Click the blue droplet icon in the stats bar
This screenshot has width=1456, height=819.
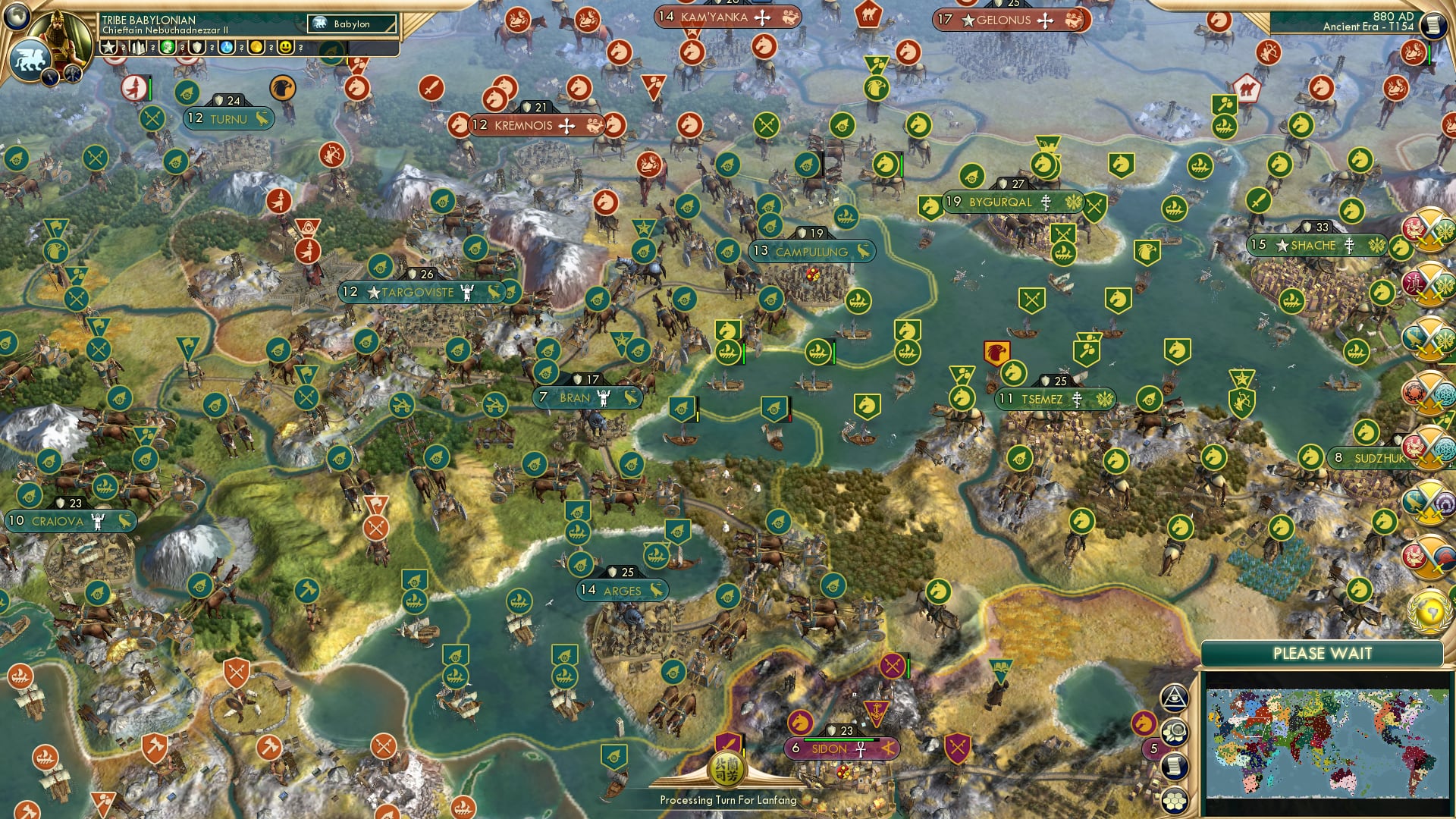point(226,49)
